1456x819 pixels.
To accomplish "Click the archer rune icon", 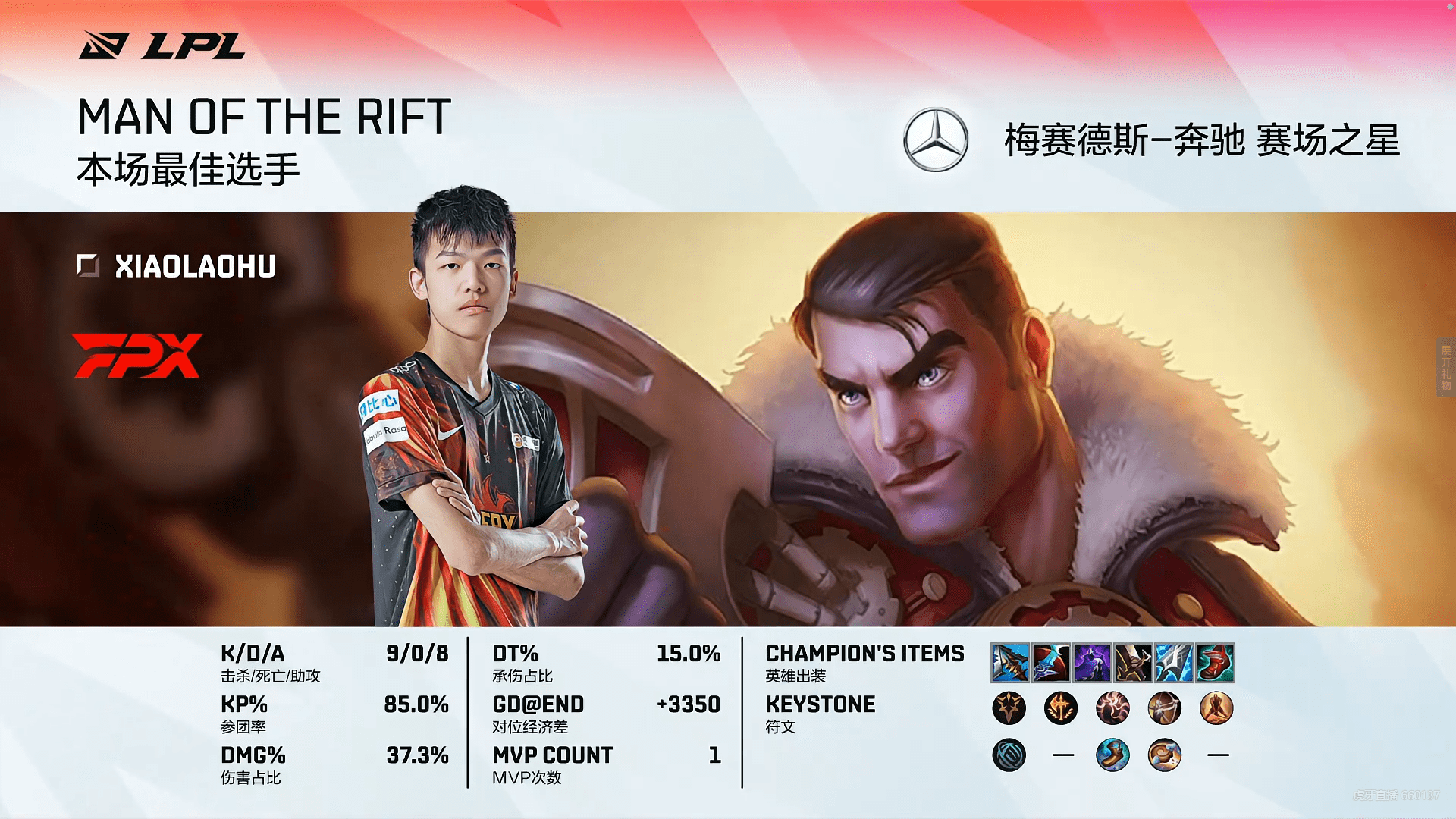I will [x=1164, y=708].
